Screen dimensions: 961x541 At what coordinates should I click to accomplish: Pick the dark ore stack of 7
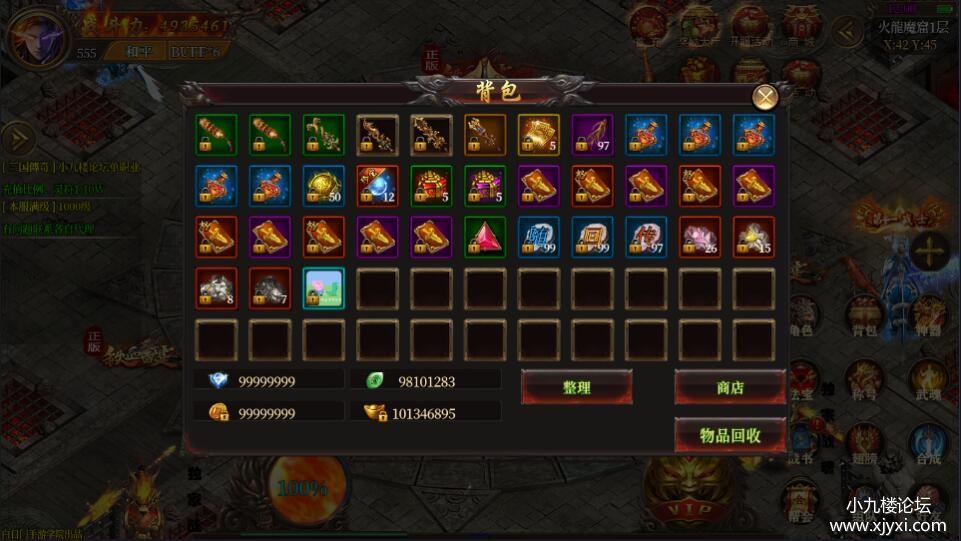click(269, 289)
